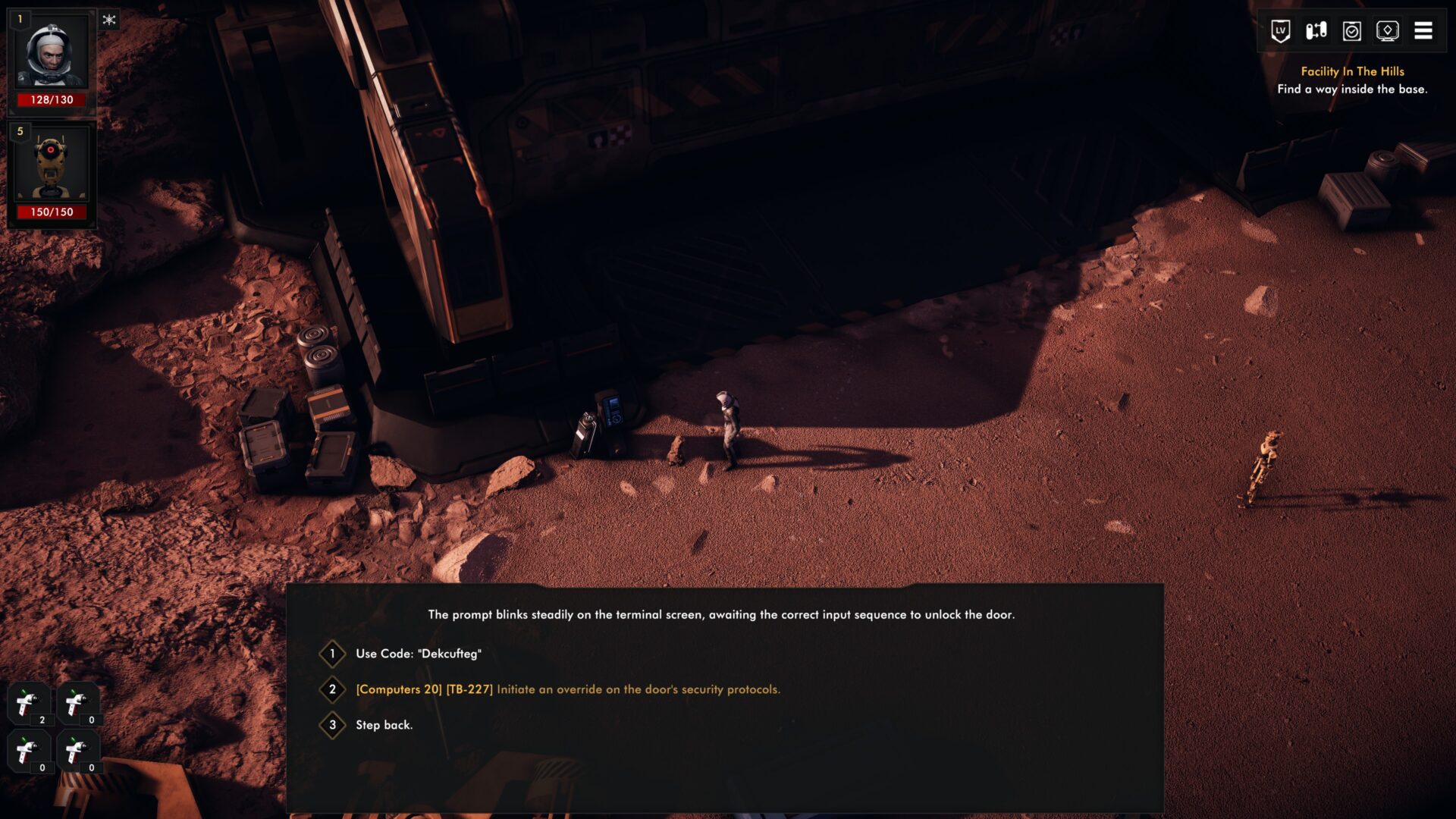Open the swap-arrows inventory exchange icon

(x=1316, y=31)
